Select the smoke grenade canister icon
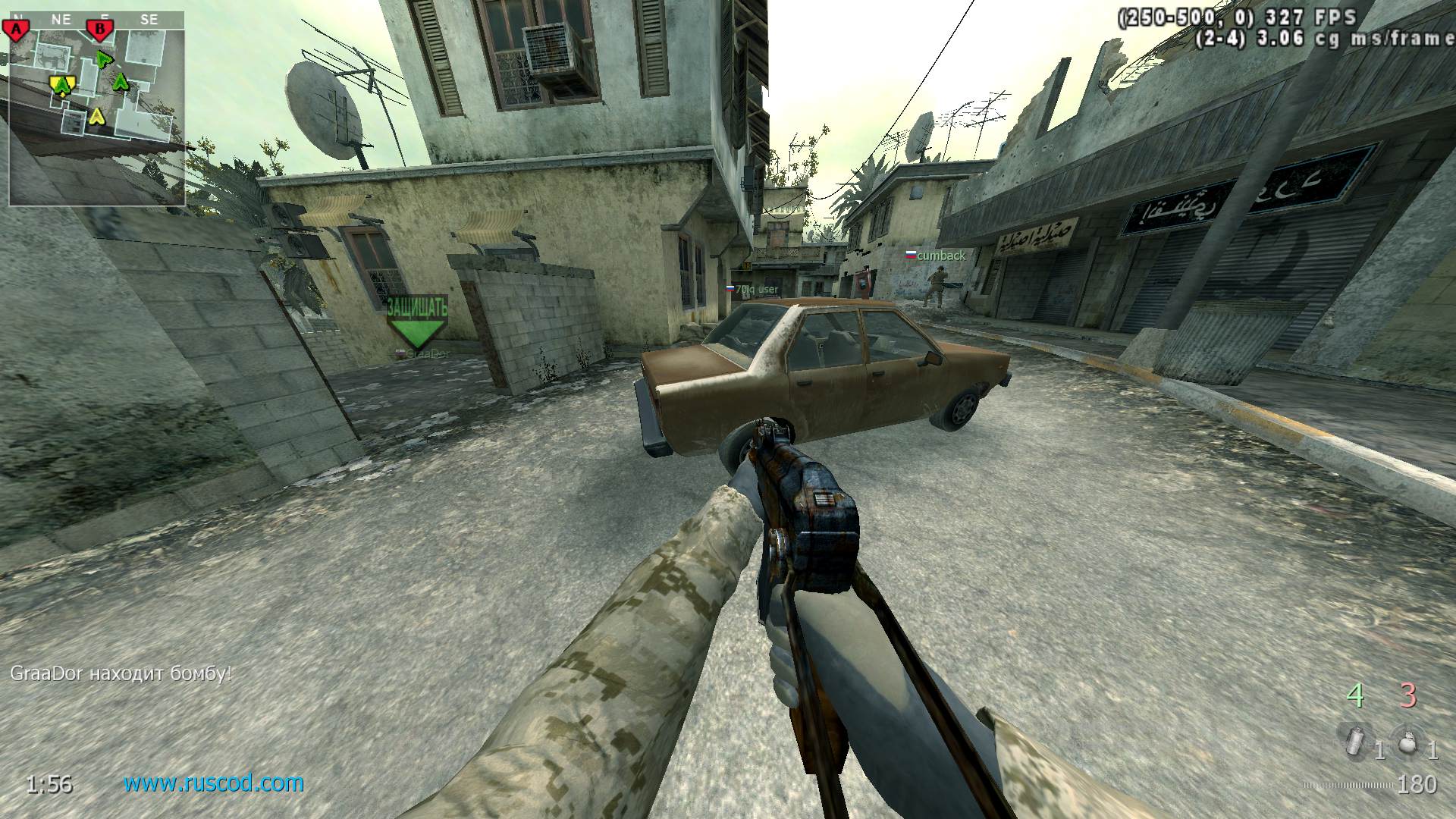The height and width of the screenshot is (819, 1456). click(x=1353, y=740)
